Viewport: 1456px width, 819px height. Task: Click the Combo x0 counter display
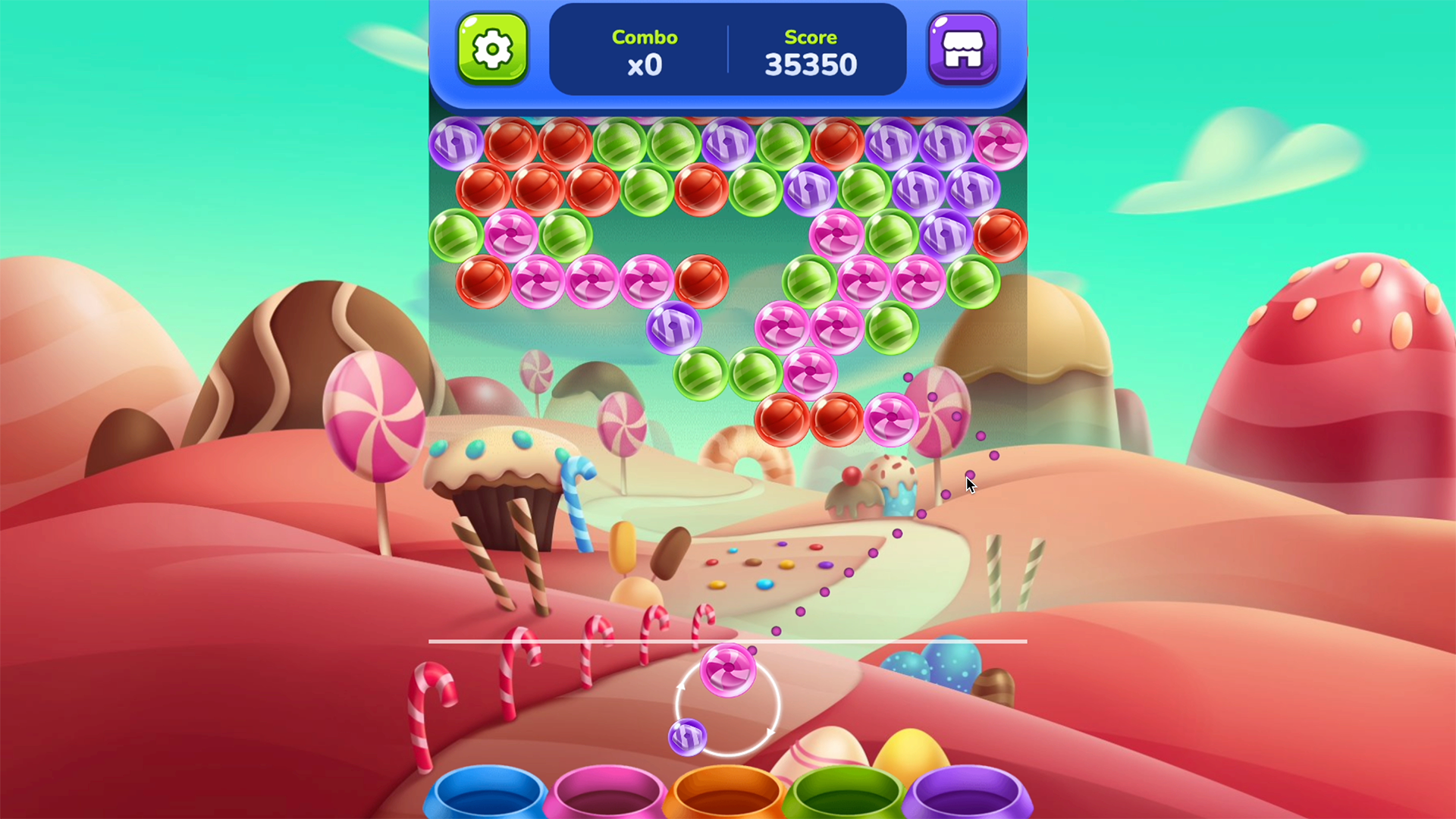(x=644, y=52)
